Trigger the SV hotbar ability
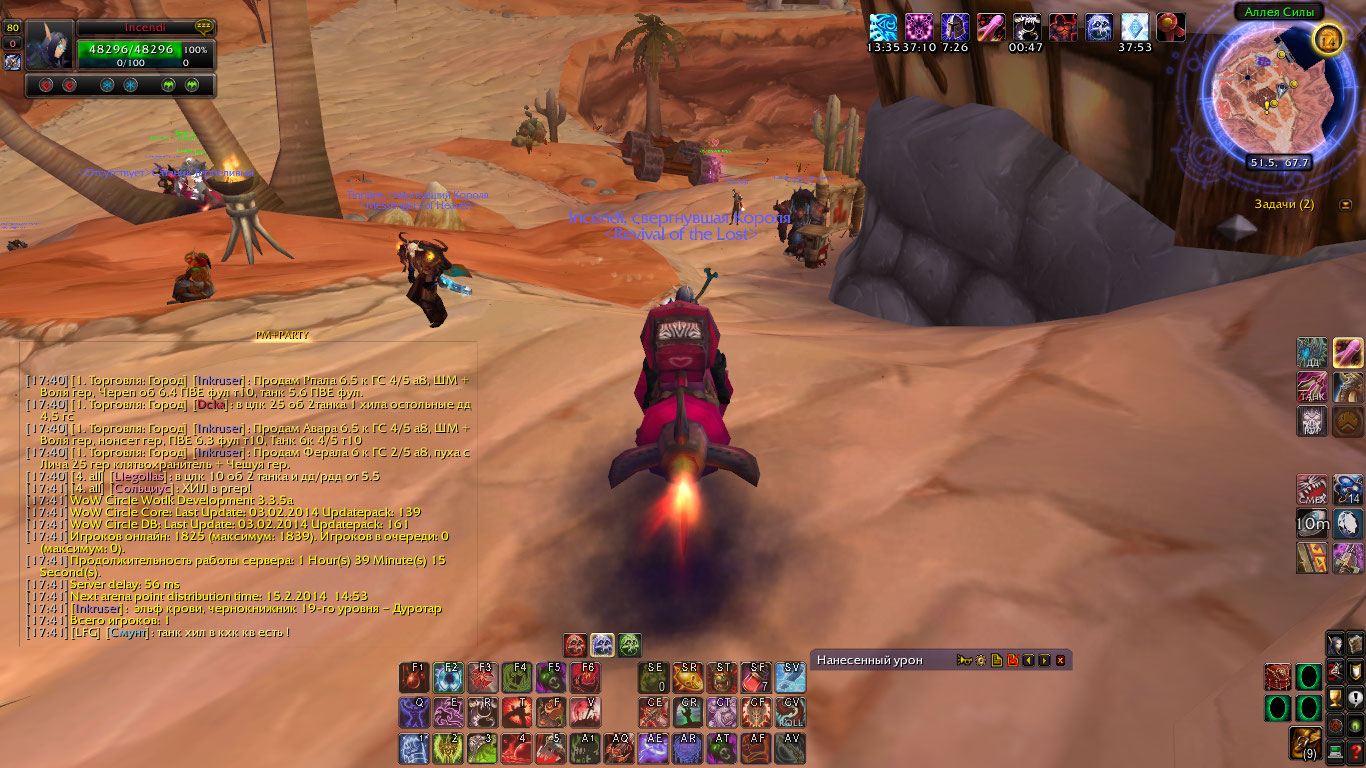 tap(790, 678)
